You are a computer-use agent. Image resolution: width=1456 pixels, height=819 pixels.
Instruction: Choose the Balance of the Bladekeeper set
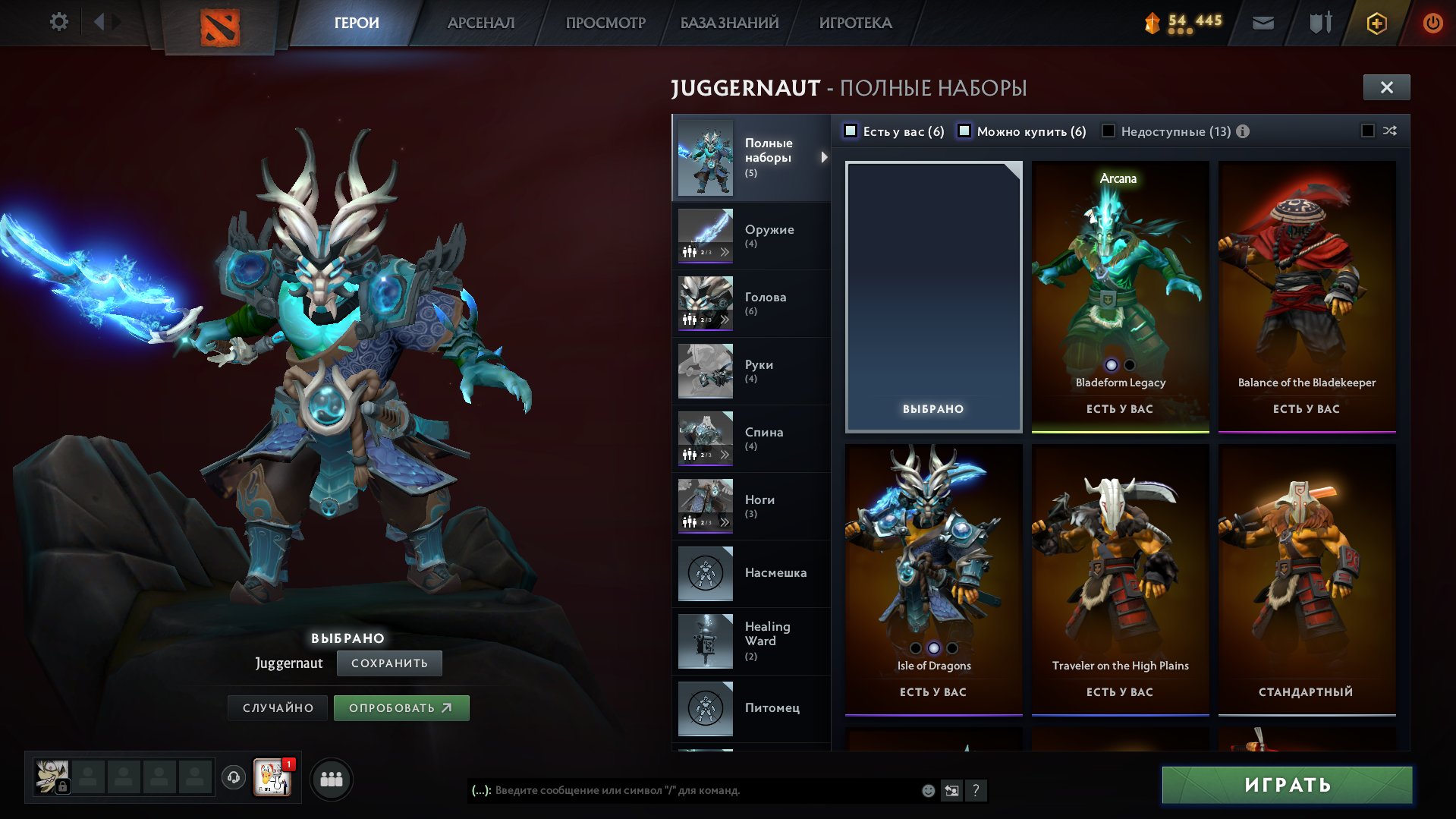pyautogui.click(x=1307, y=296)
